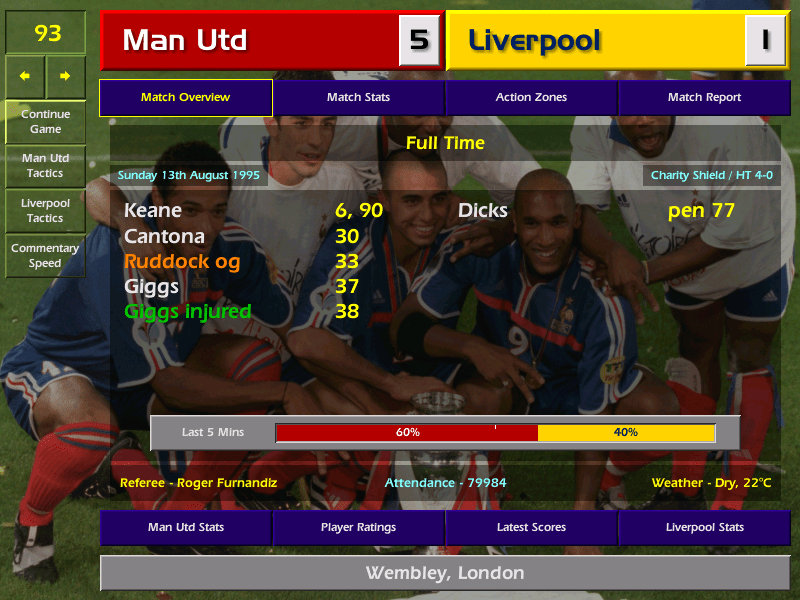800x600 pixels.
Task: Select the Match Overview tab
Action: [186, 97]
